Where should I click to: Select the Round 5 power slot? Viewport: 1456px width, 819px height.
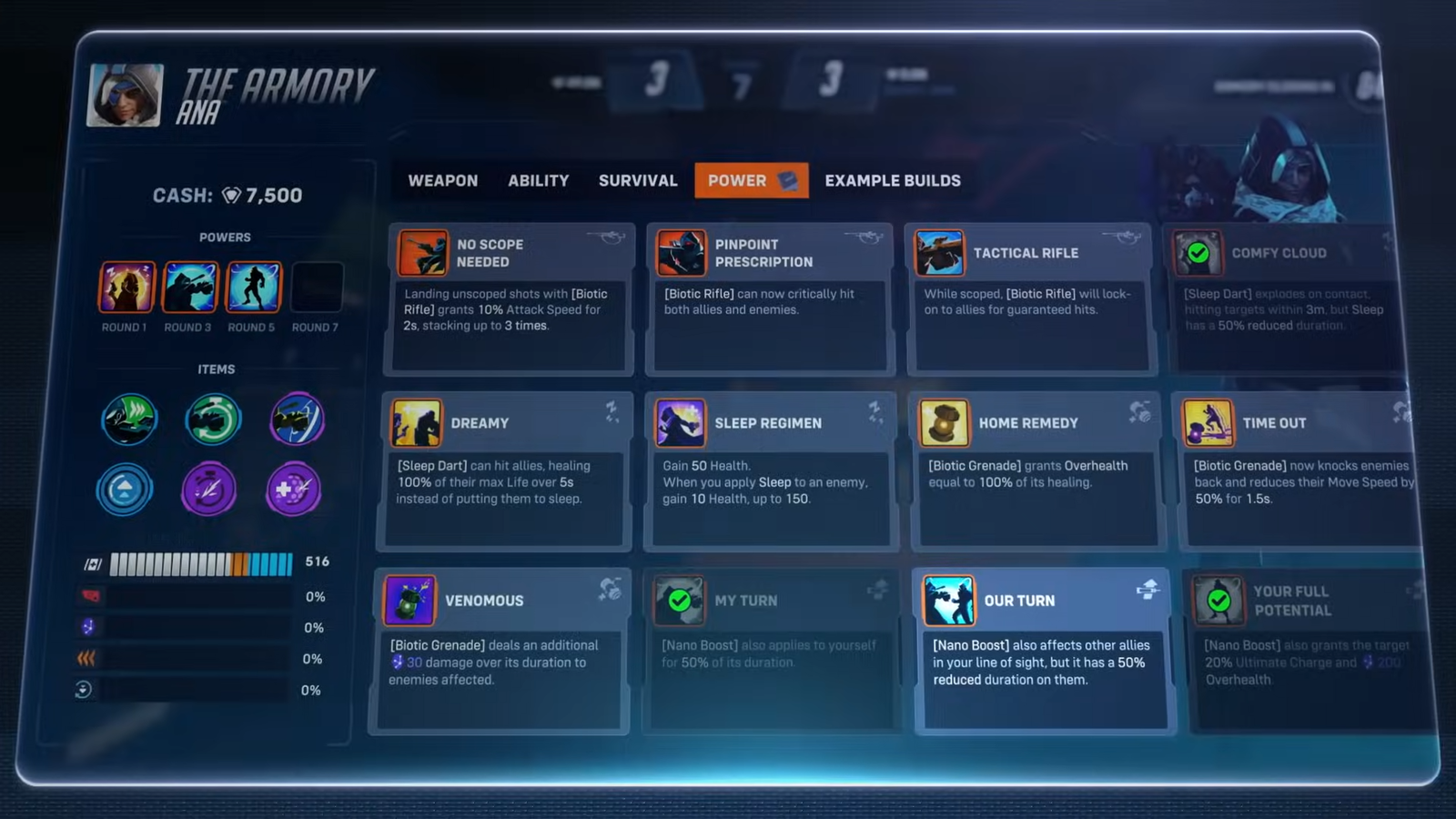[x=253, y=288]
